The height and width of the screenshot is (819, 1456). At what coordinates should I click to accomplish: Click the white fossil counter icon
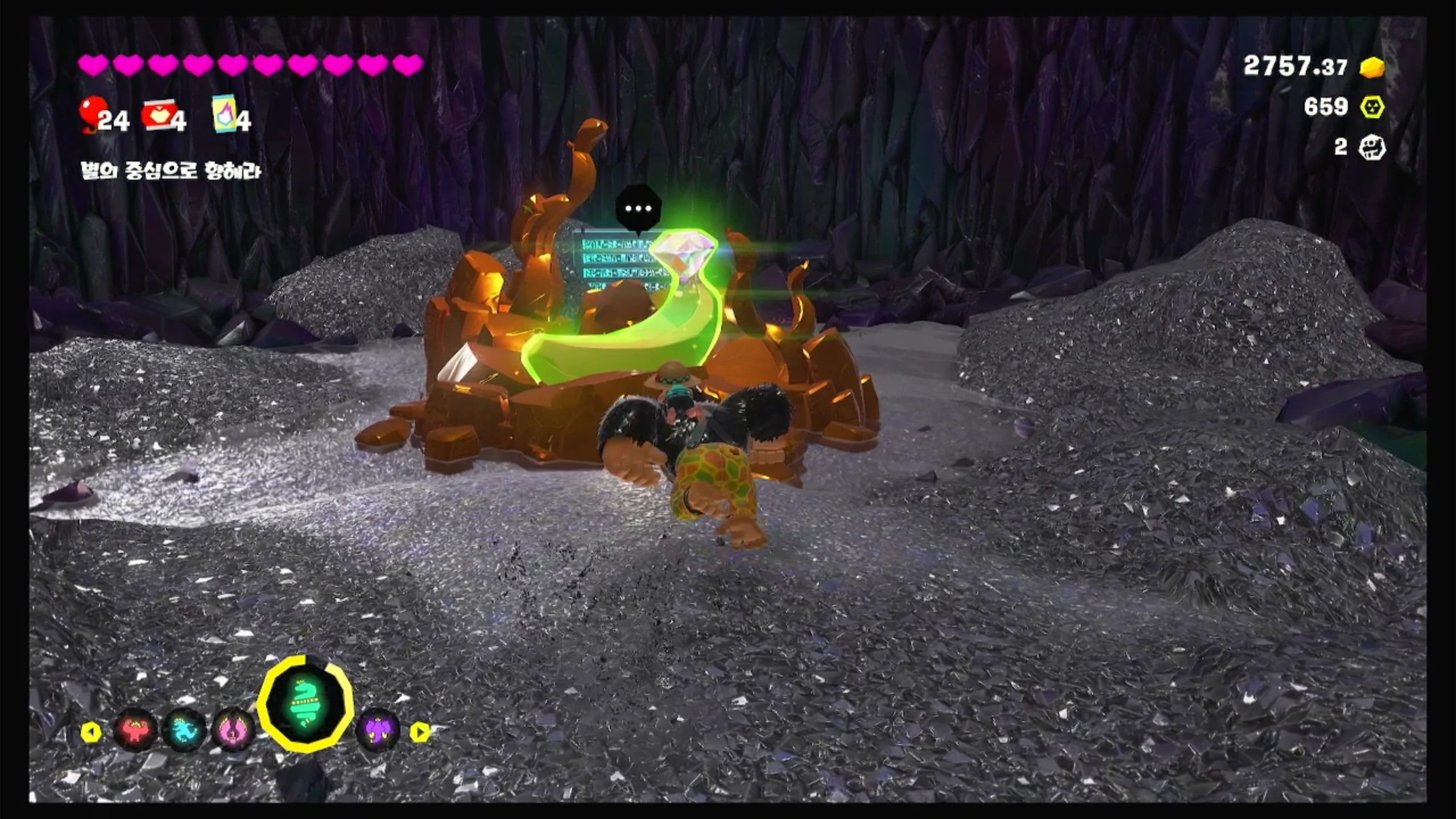[1372, 148]
